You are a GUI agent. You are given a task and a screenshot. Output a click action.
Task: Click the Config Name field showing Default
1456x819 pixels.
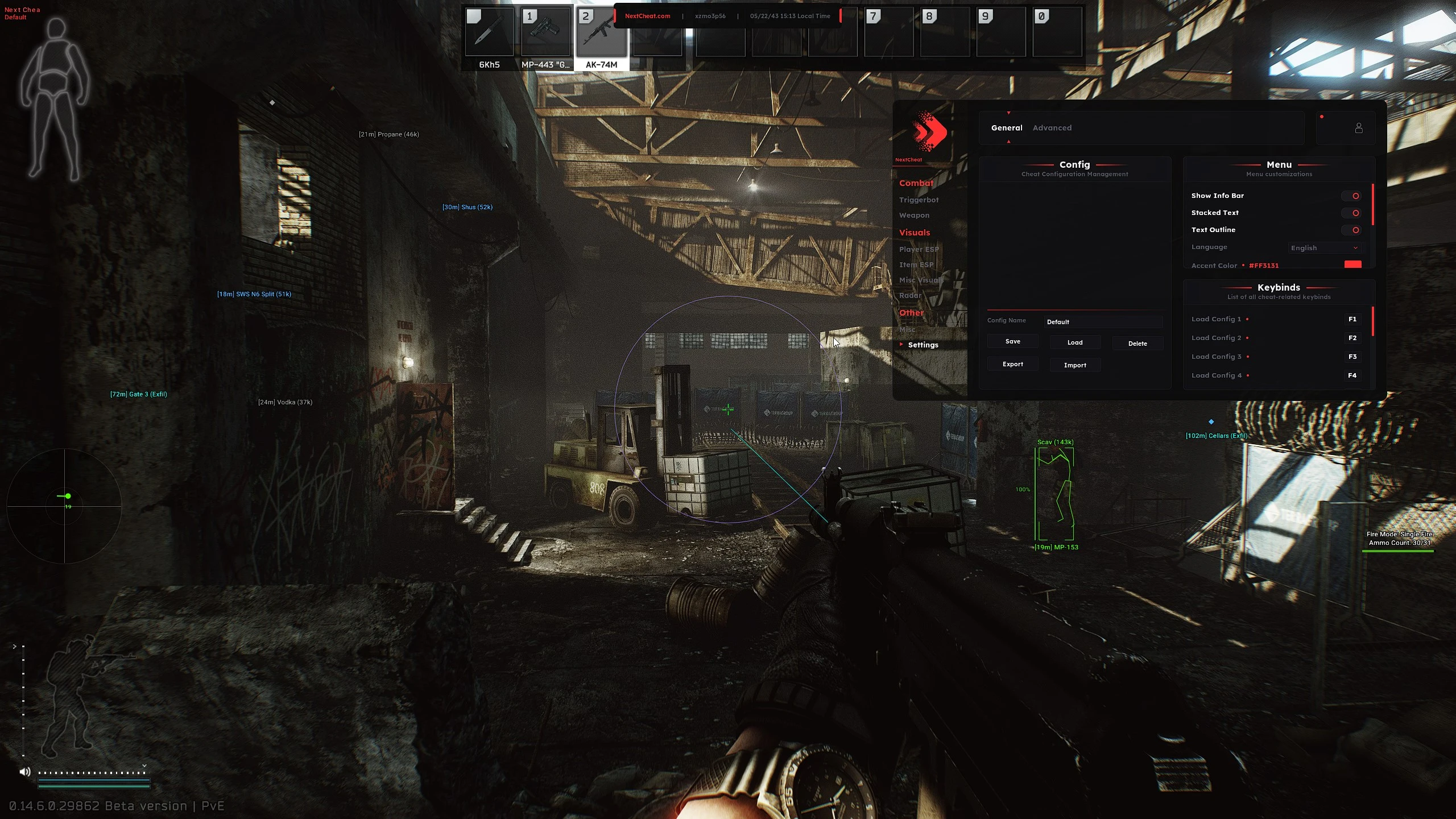click(x=1102, y=321)
